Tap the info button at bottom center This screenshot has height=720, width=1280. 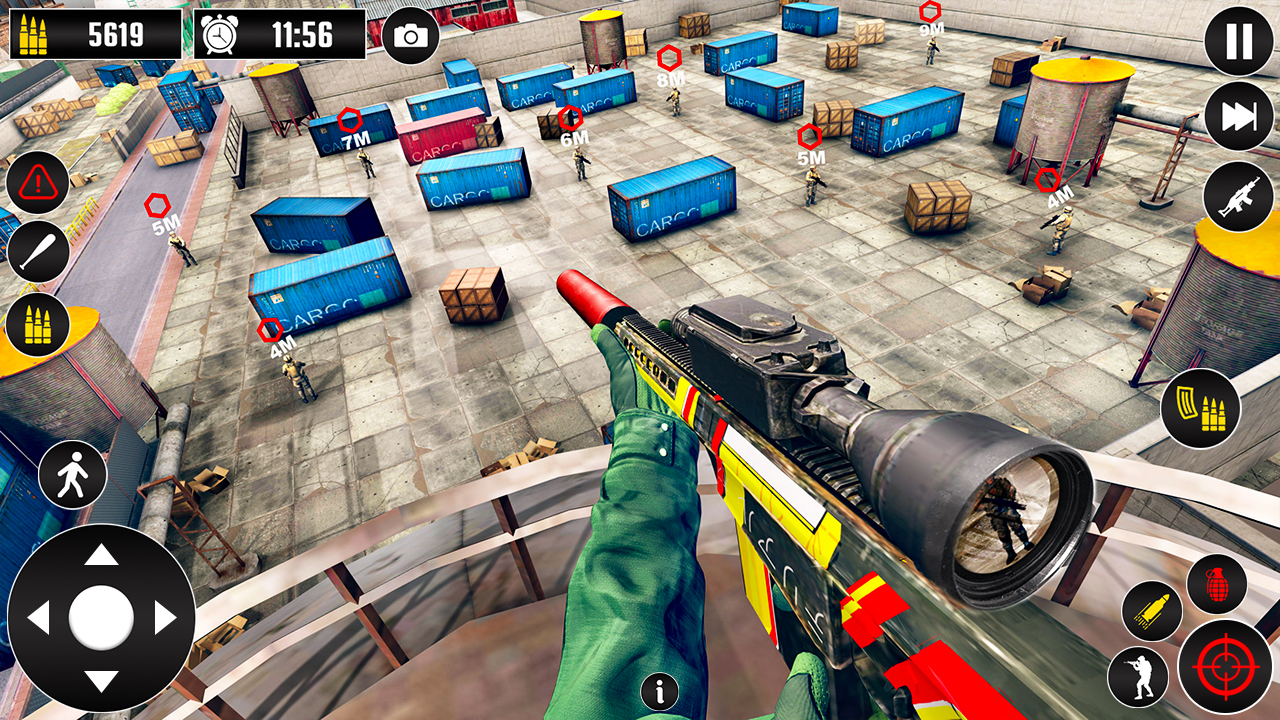(659, 689)
